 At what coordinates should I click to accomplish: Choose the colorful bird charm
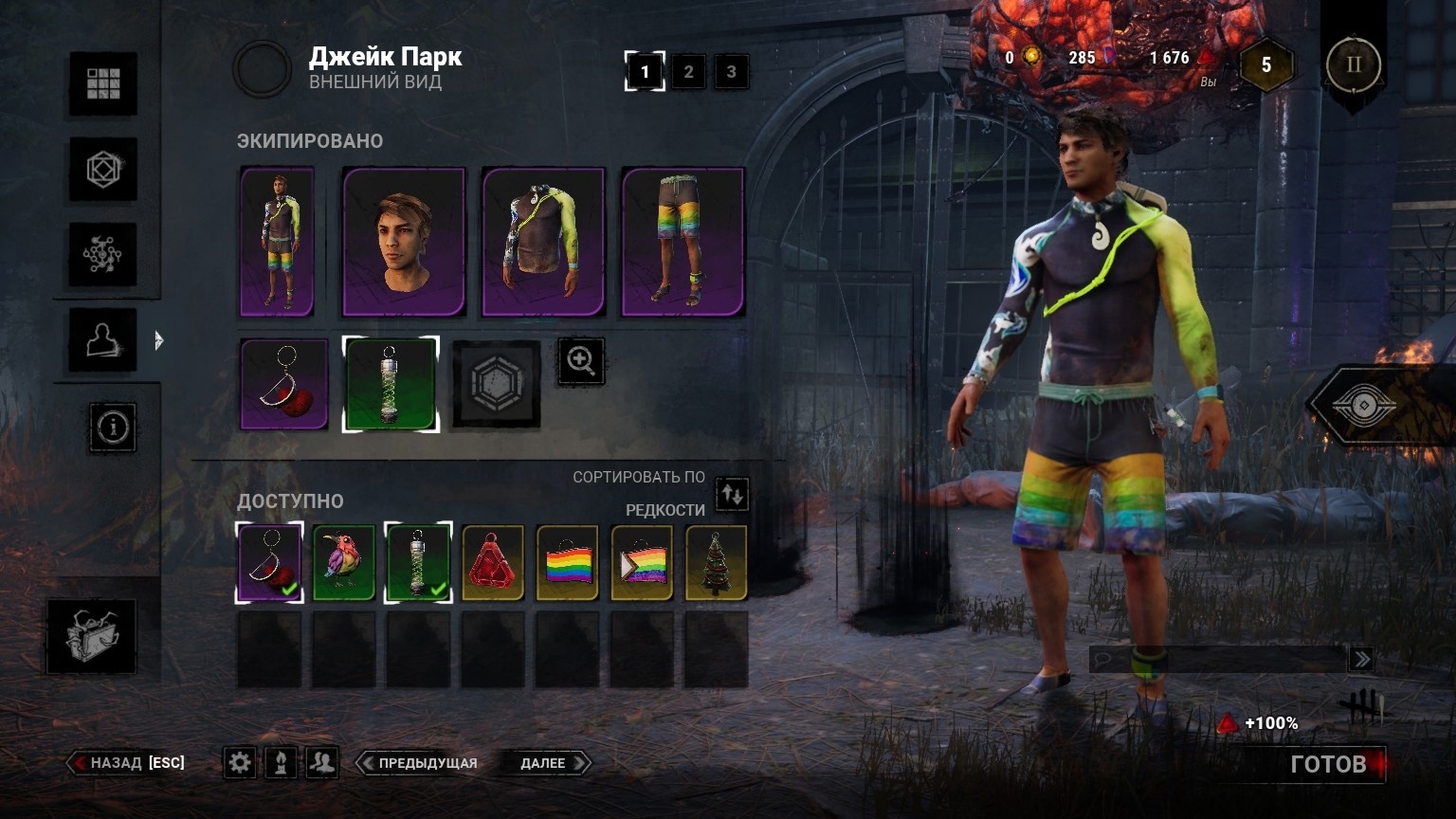click(x=344, y=563)
